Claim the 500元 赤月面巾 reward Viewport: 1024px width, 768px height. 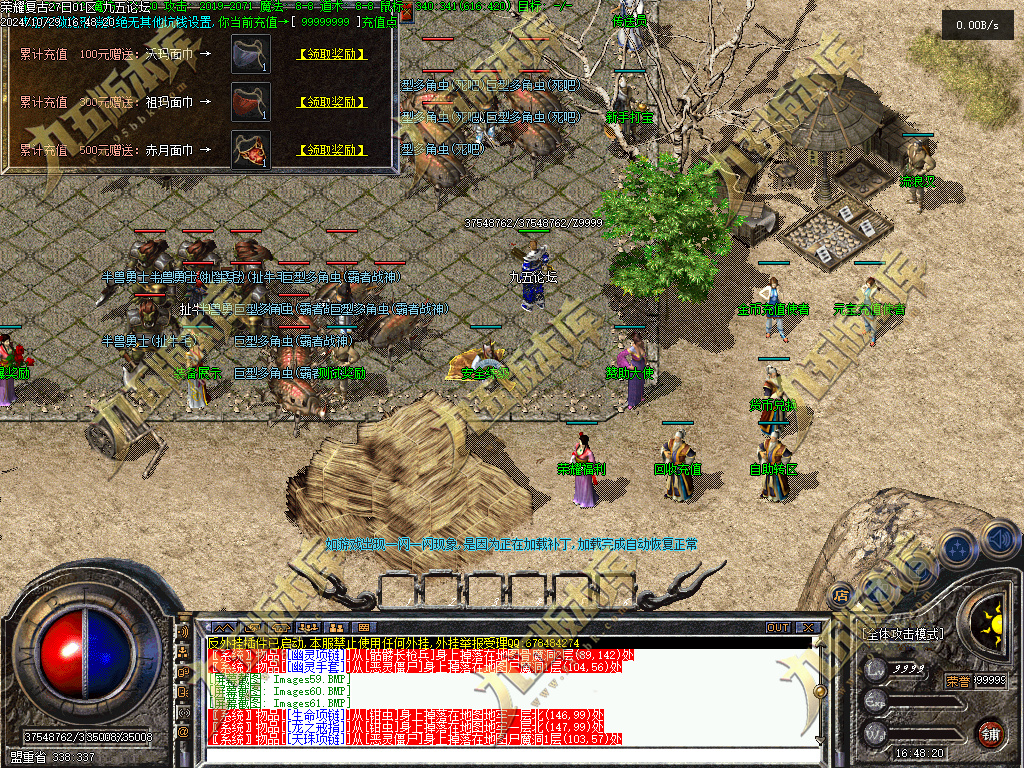point(332,150)
